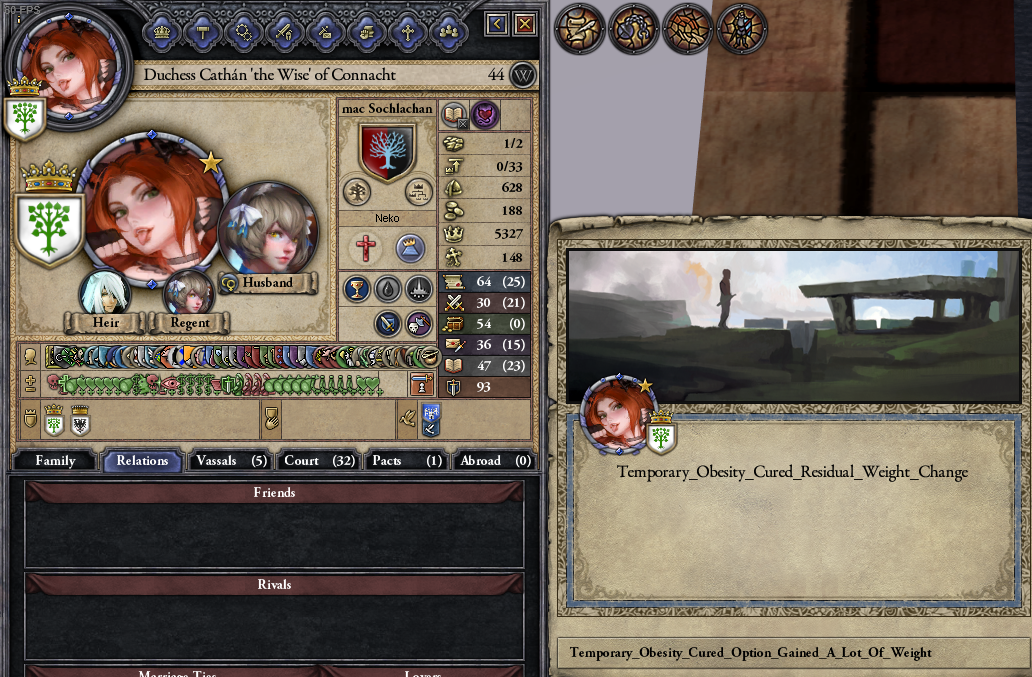The height and width of the screenshot is (677, 1032).
Task: Select the Husband portrait
Action: [x=267, y=228]
